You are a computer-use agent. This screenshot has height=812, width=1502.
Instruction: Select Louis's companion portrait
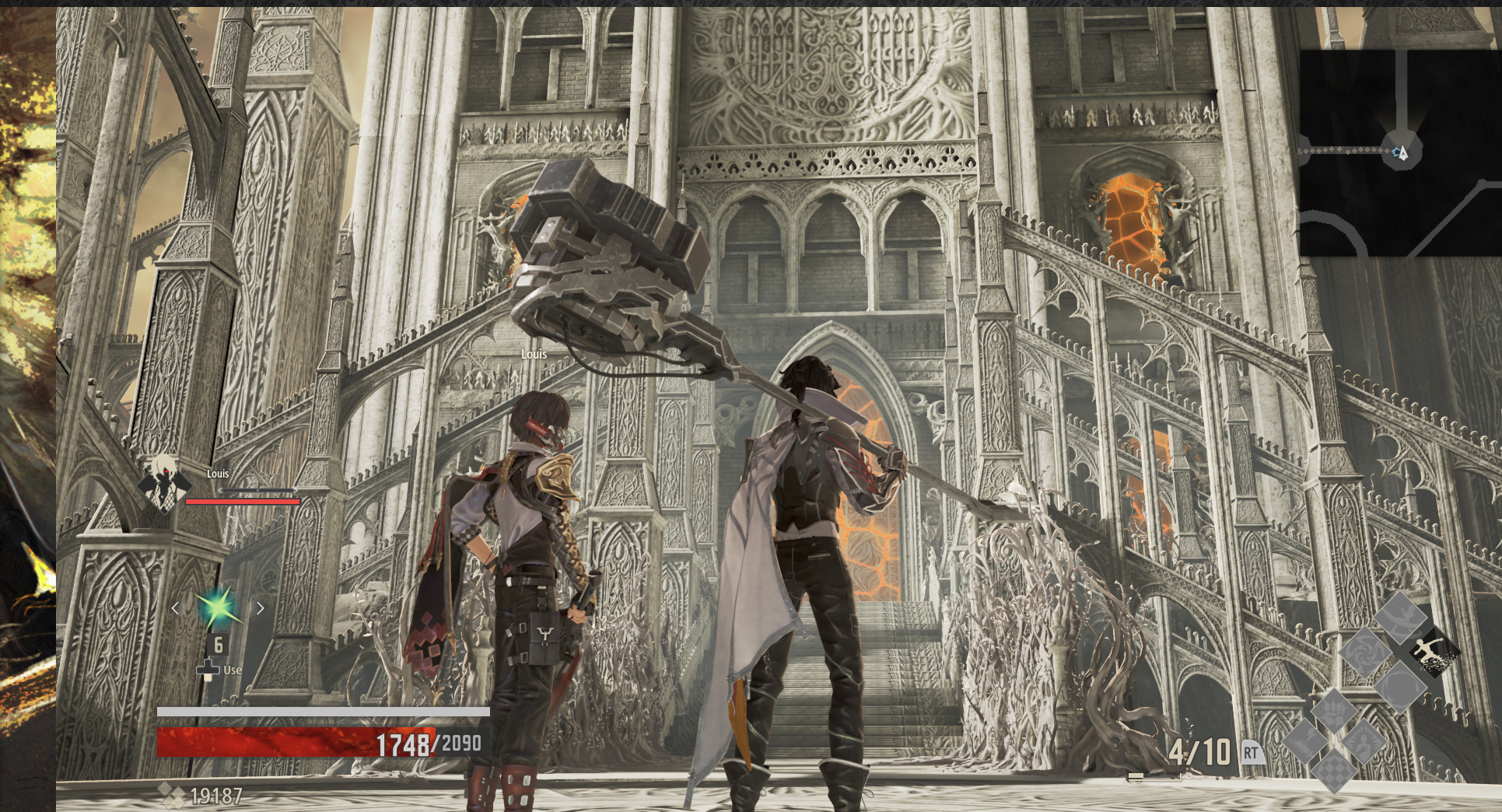[163, 482]
